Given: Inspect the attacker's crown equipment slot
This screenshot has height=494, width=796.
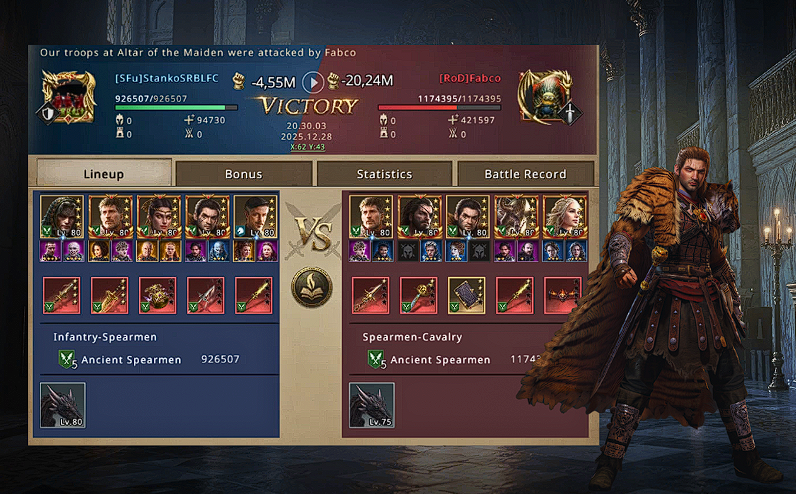Looking at the screenshot, I should point(564,296).
